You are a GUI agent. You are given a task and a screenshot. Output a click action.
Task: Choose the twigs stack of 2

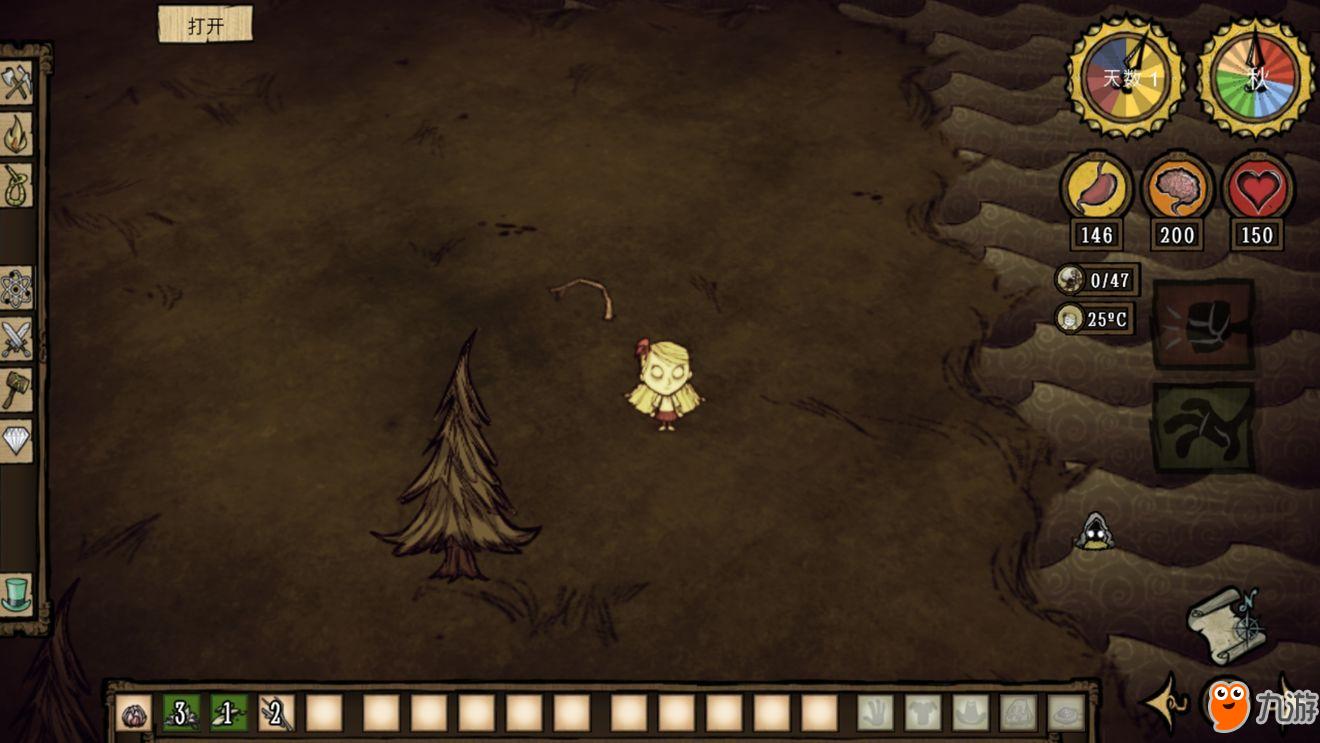(x=277, y=713)
